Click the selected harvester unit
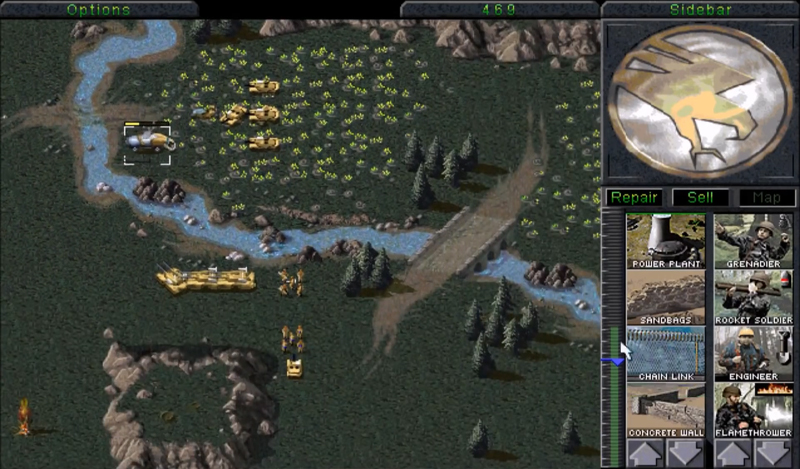 [x=147, y=142]
